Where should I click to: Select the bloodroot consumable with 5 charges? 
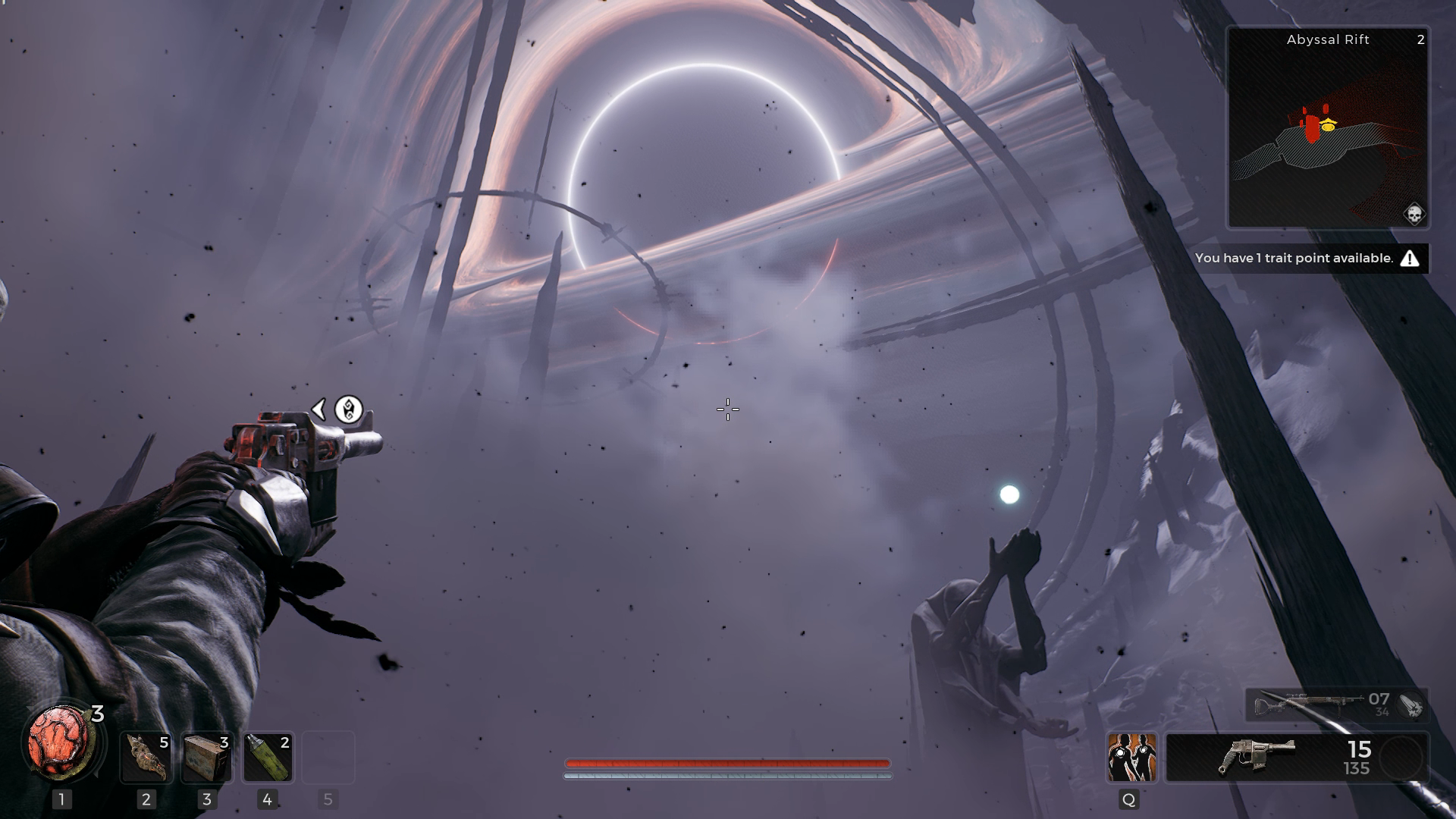coord(146,757)
